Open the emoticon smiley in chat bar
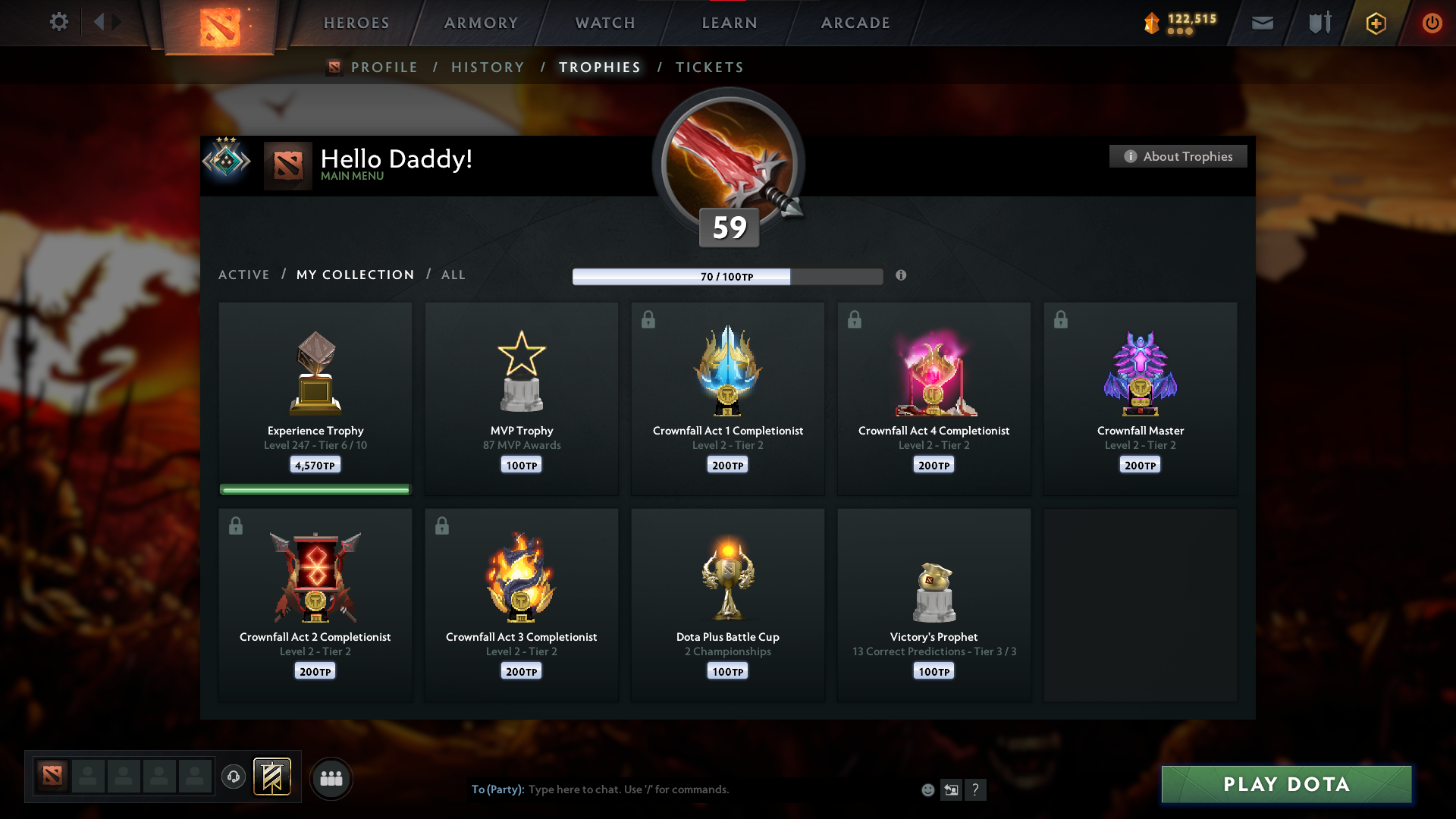Screen dimensions: 1456x819 point(927,789)
